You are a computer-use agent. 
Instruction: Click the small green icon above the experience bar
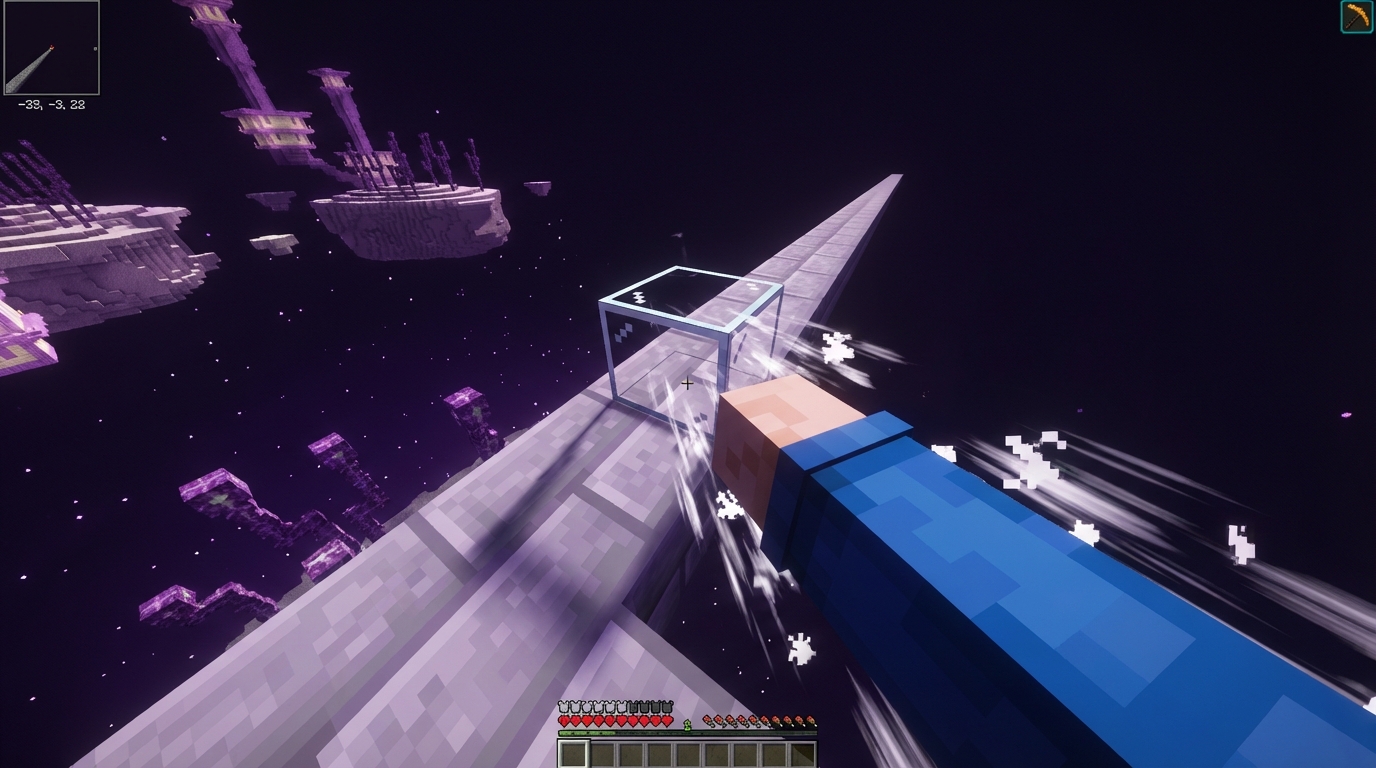coord(687,724)
